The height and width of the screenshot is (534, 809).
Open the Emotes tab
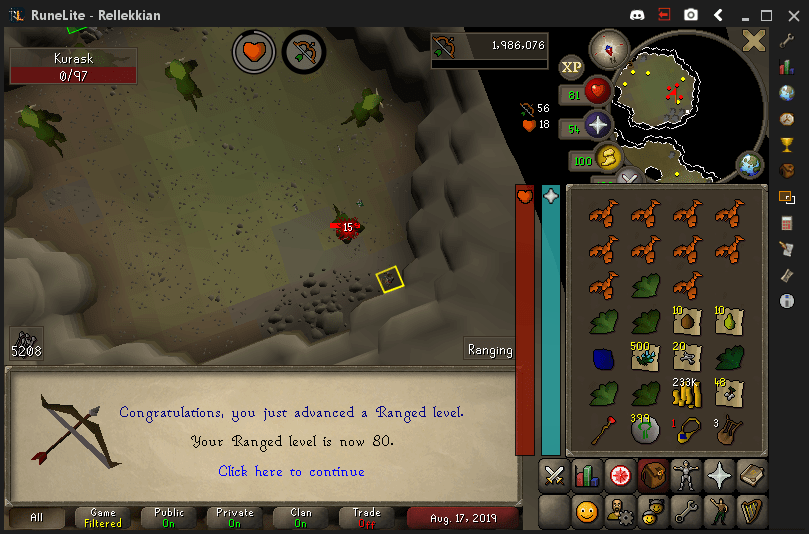(719, 512)
